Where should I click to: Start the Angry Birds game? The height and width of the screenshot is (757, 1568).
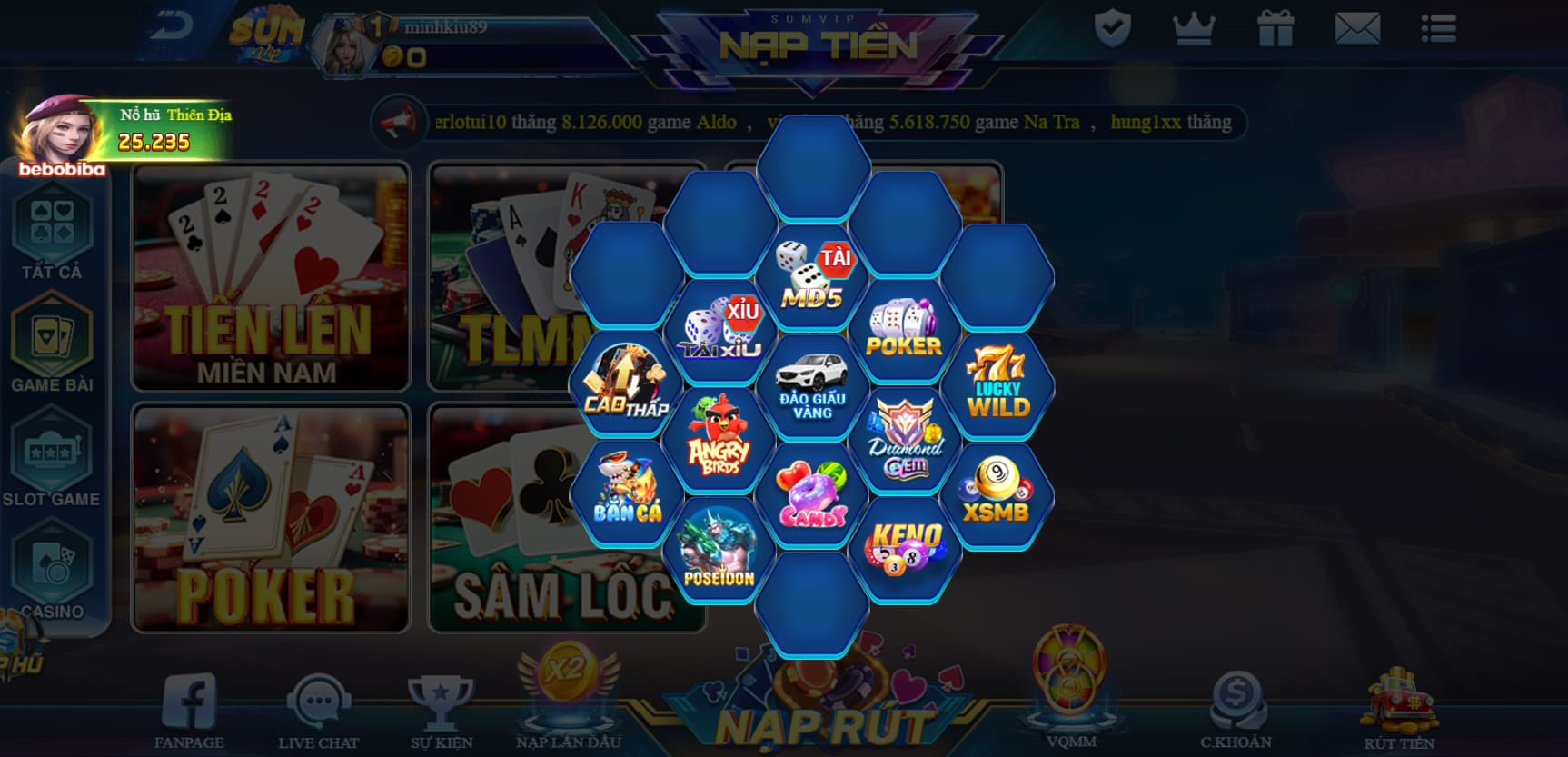click(x=720, y=441)
